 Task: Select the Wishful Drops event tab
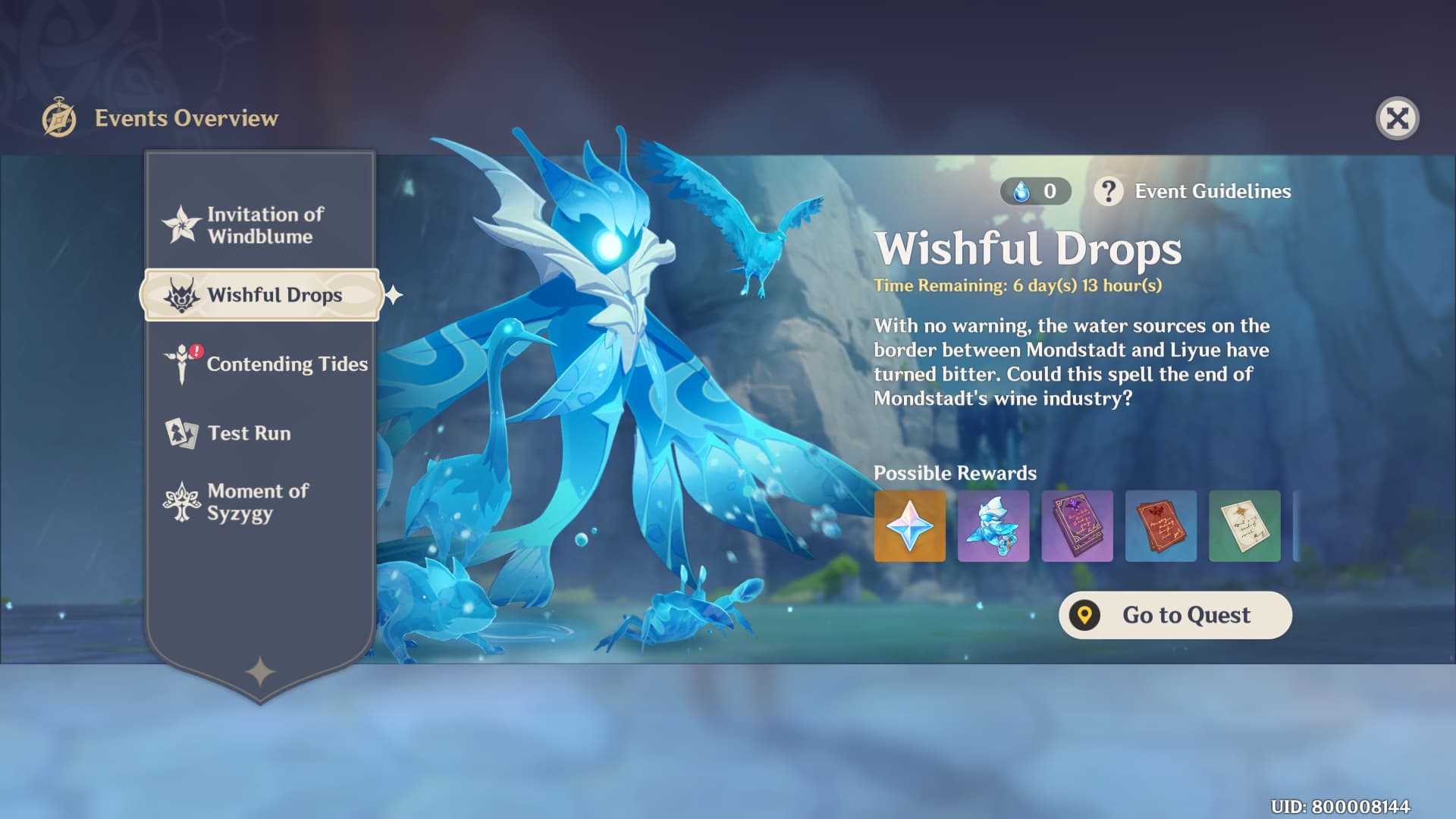pos(260,295)
